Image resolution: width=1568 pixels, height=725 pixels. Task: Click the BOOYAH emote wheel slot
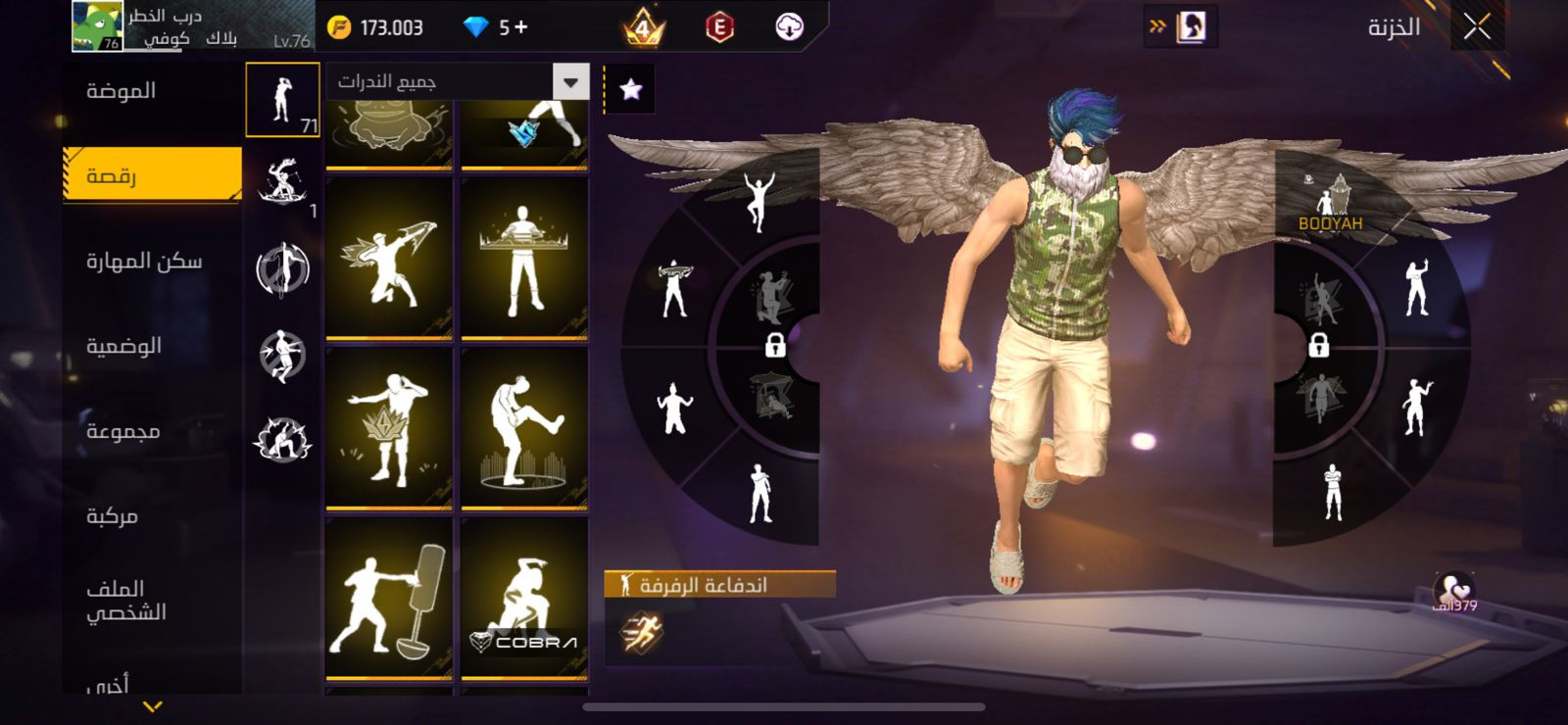[x=1332, y=202]
